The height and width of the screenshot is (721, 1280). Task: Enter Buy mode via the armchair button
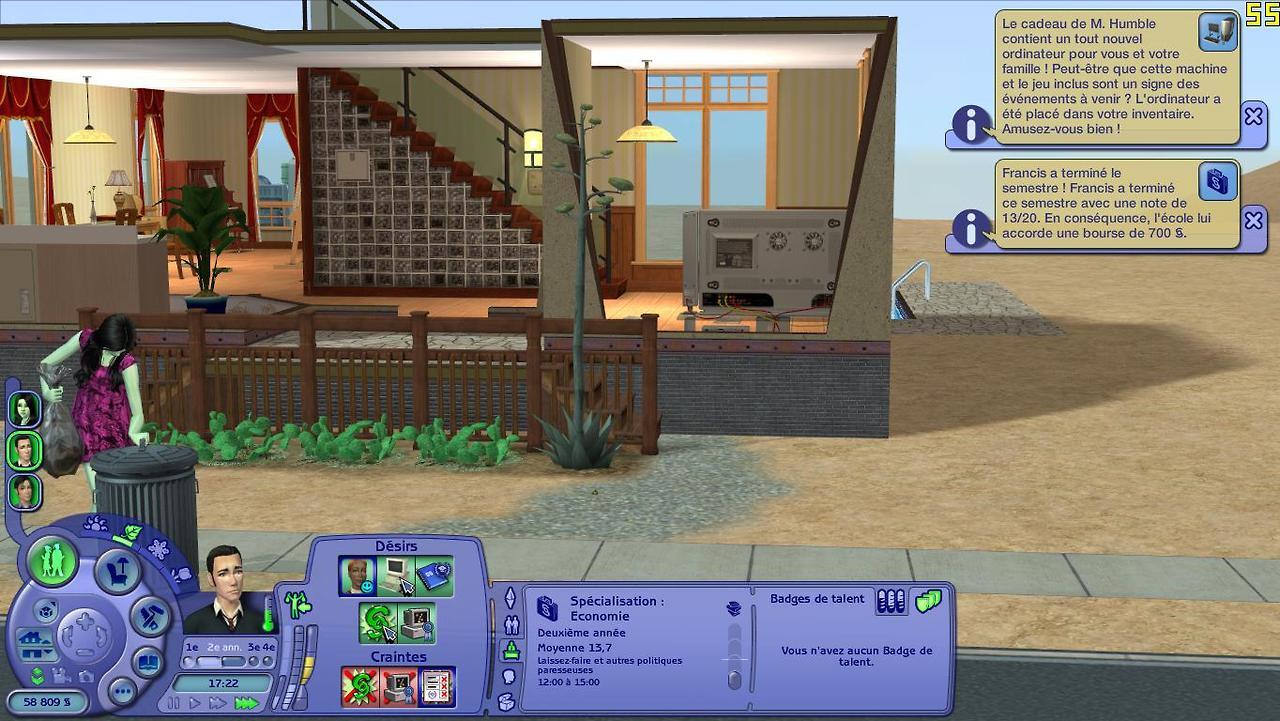coord(117,572)
